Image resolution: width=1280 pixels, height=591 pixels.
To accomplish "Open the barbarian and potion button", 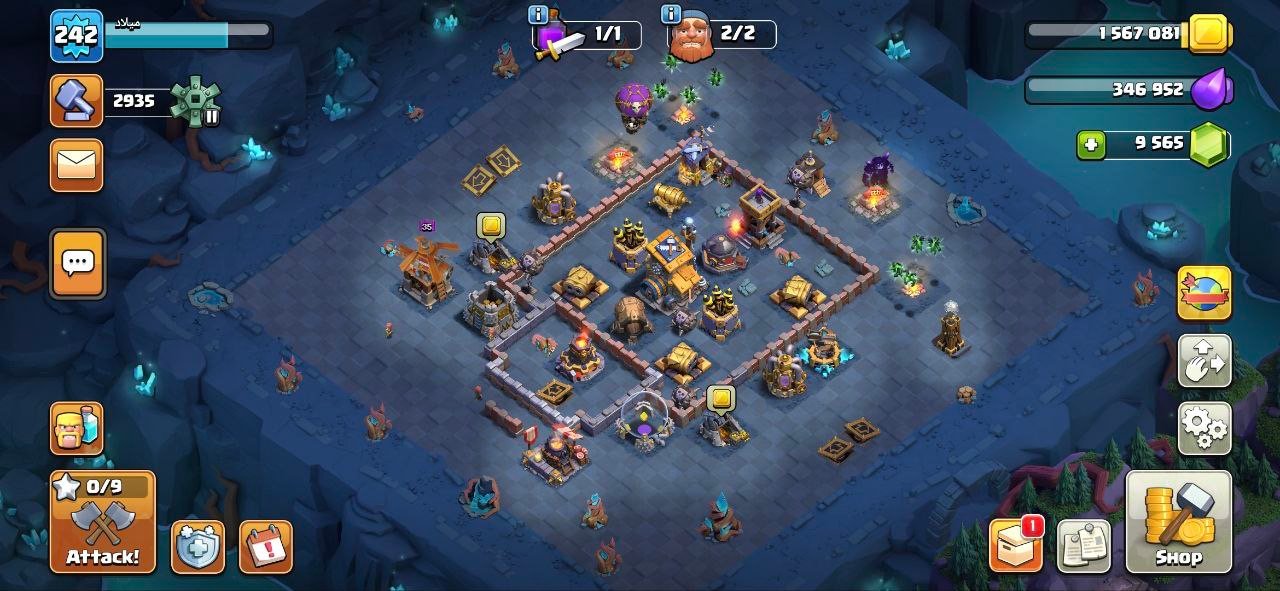I will pos(77,428).
